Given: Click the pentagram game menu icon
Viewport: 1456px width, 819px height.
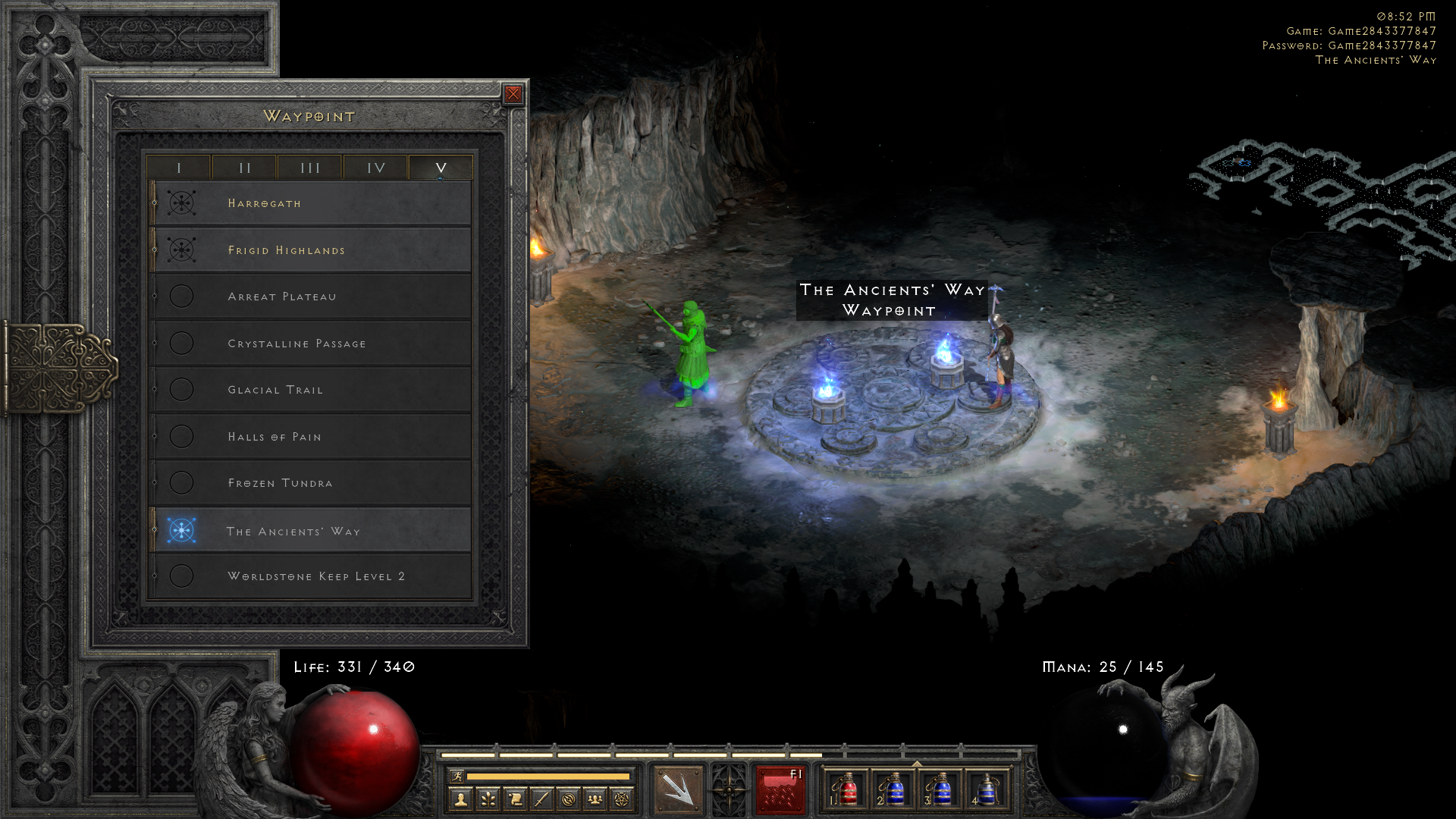Looking at the screenshot, I should point(622,799).
